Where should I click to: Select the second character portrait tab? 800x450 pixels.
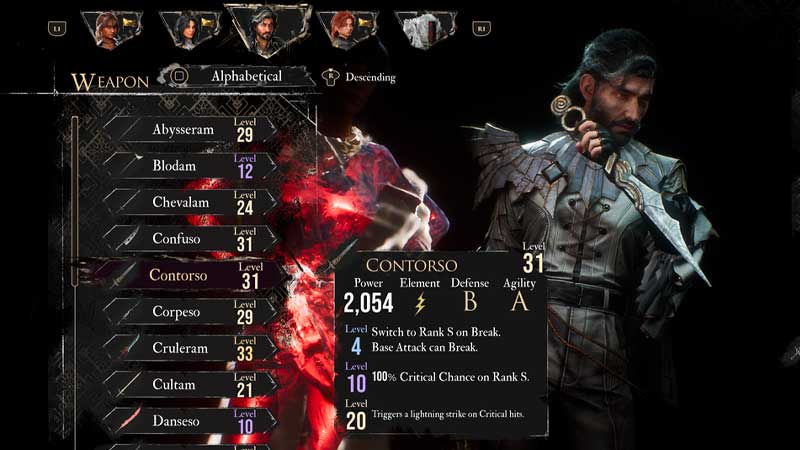(x=187, y=29)
